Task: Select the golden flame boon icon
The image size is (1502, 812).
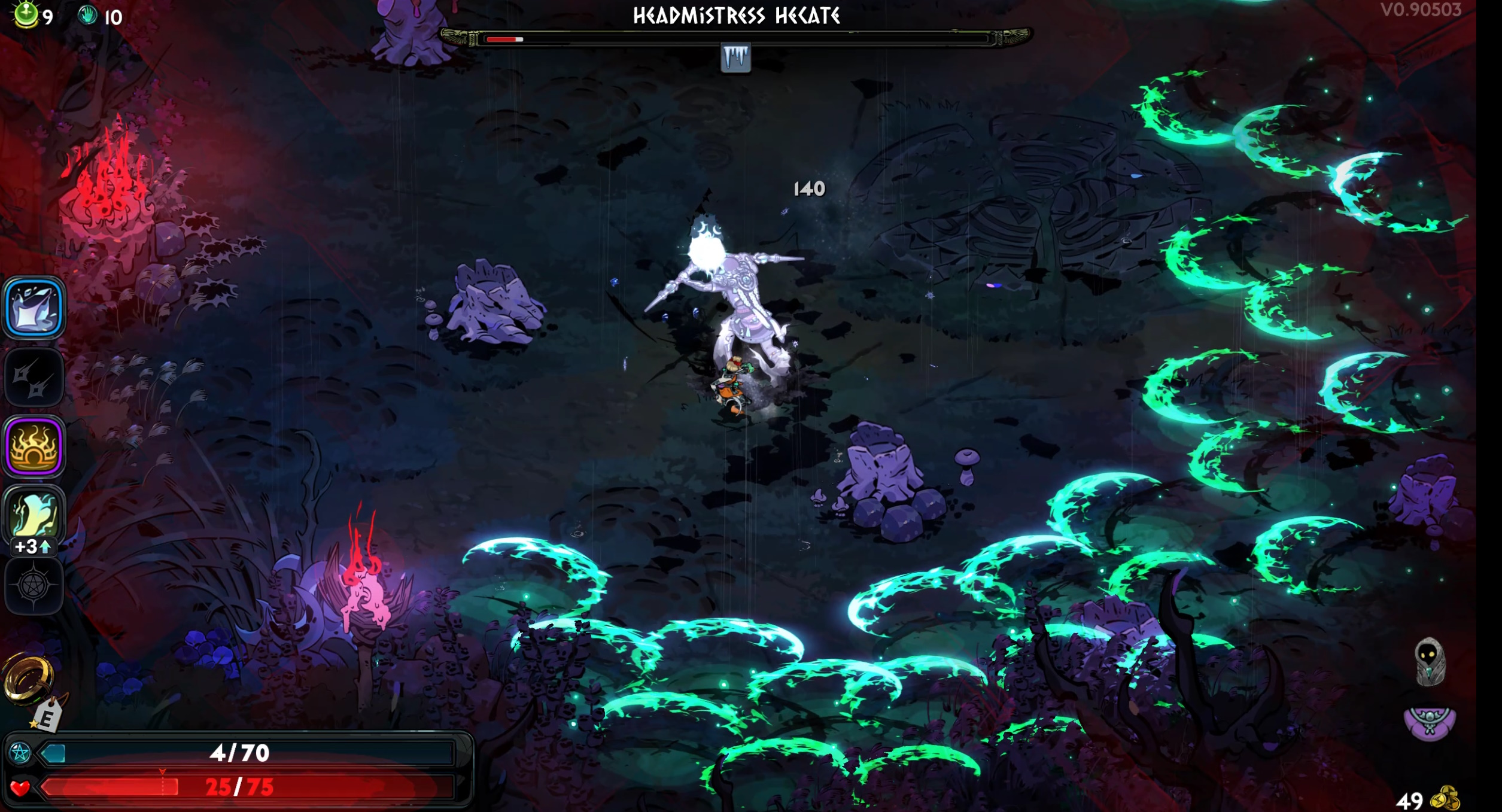Action: (34, 447)
